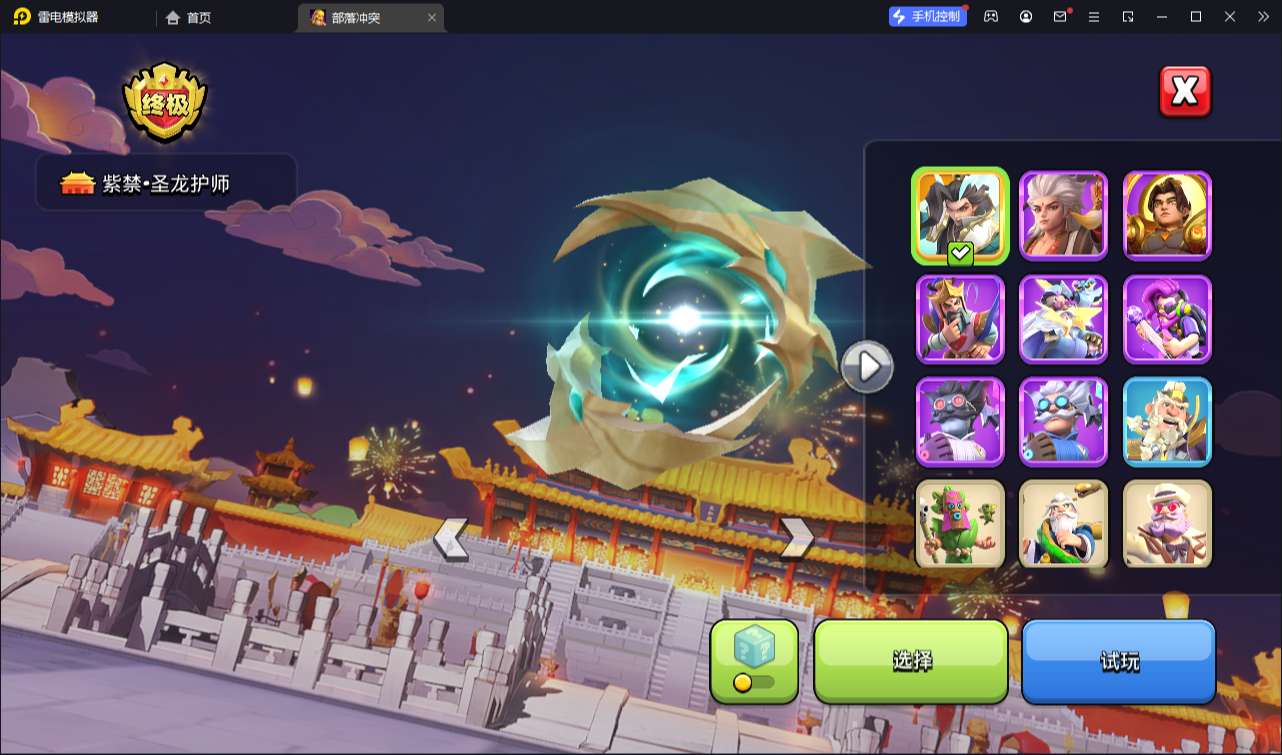The width and height of the screenshot is (1282, 755).
Task: Select the red-eyed white-hat skin
Action: point(1168,524)
